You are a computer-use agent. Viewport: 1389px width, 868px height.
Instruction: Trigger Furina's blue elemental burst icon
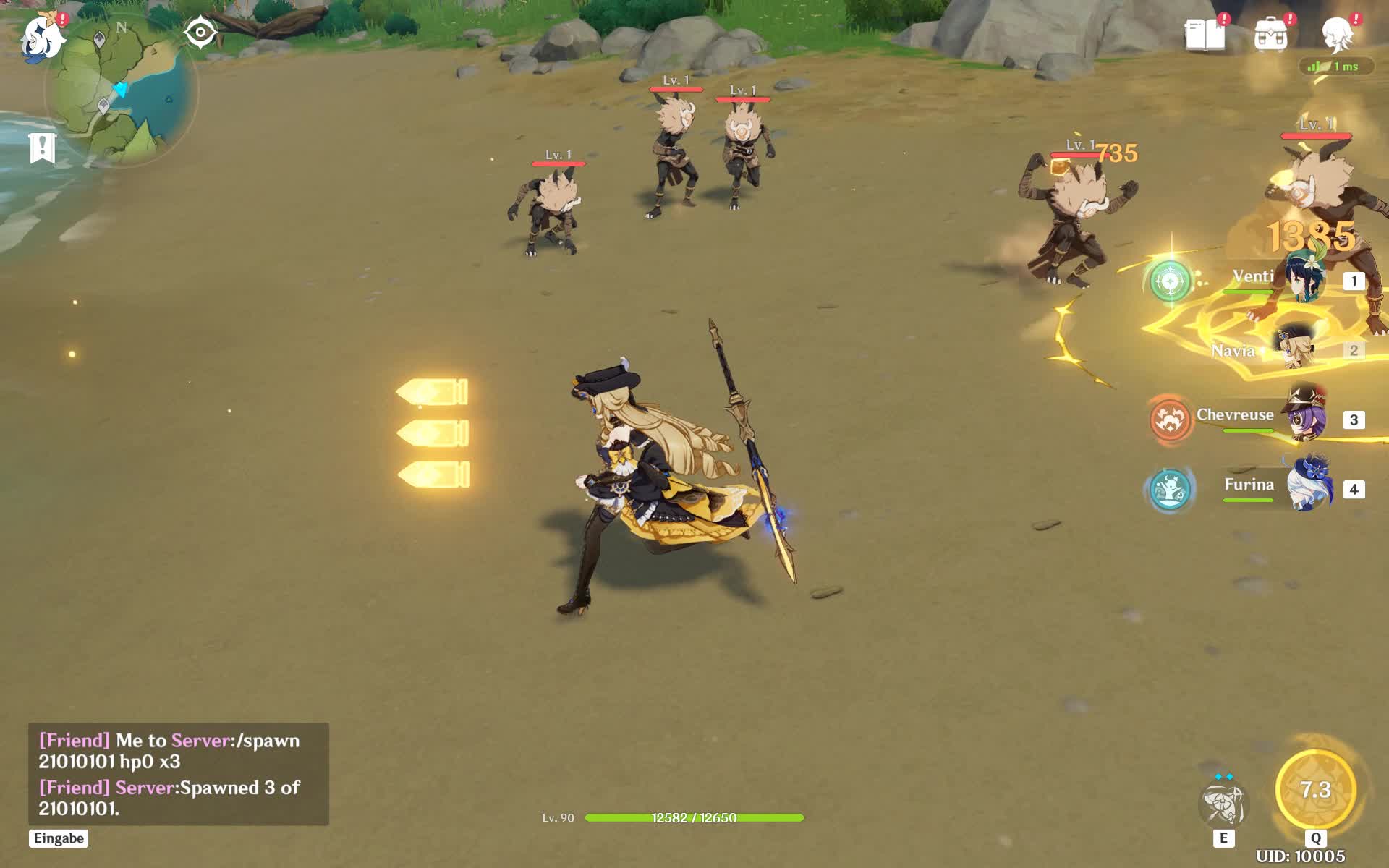point(1170,489)
